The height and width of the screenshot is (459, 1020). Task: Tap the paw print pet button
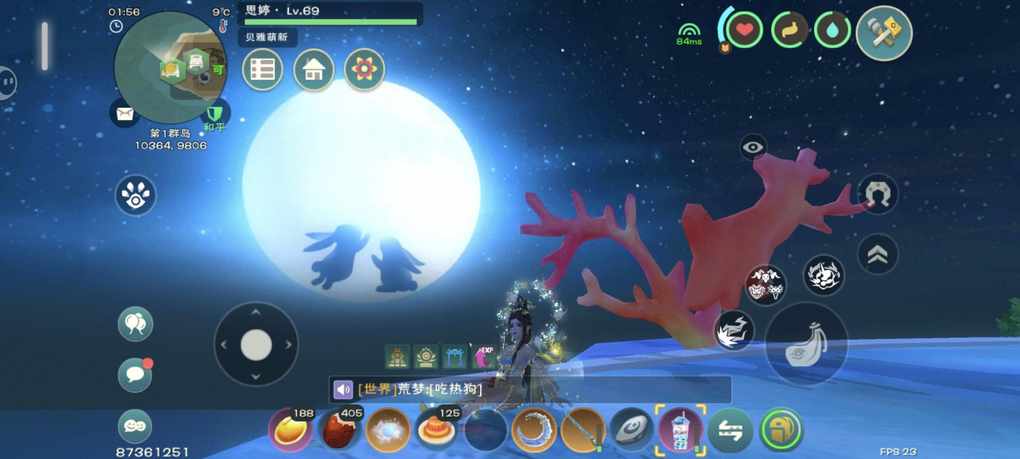point(135,195)
